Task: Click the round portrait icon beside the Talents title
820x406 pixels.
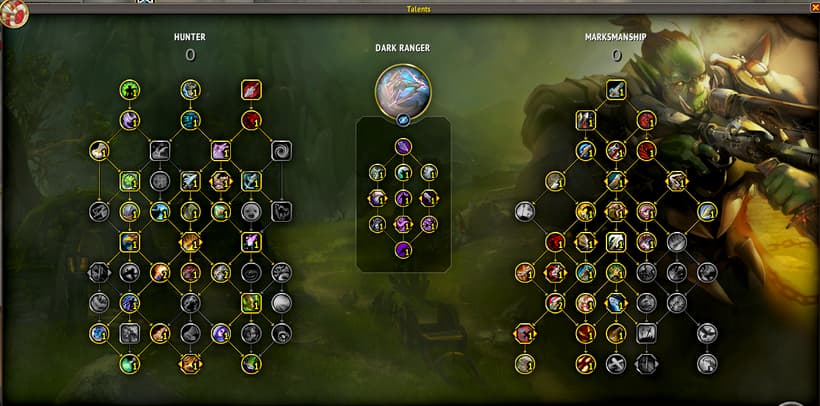Action: tap(15, 13)
